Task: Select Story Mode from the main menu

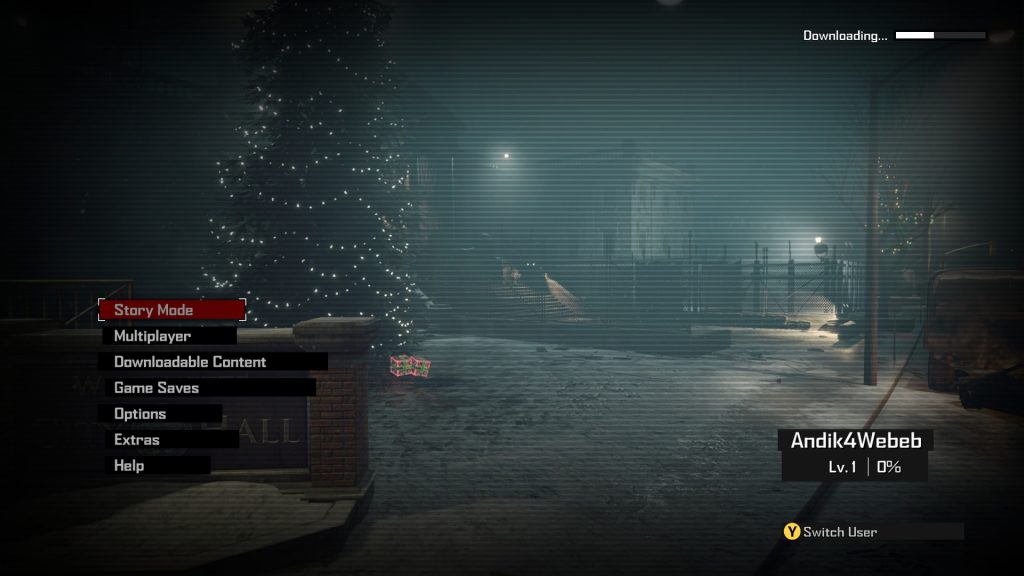Action: pyautogui.click(x=171, y=310)
